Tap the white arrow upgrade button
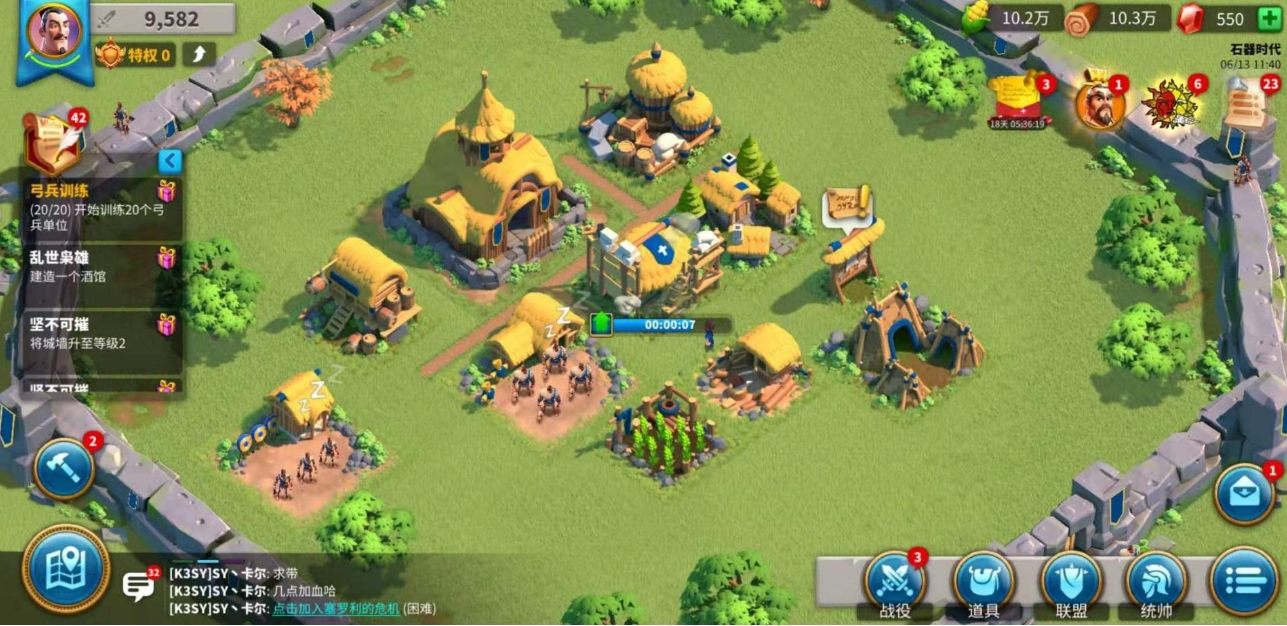Viewport: 1287px width, 626px height. 198,55
